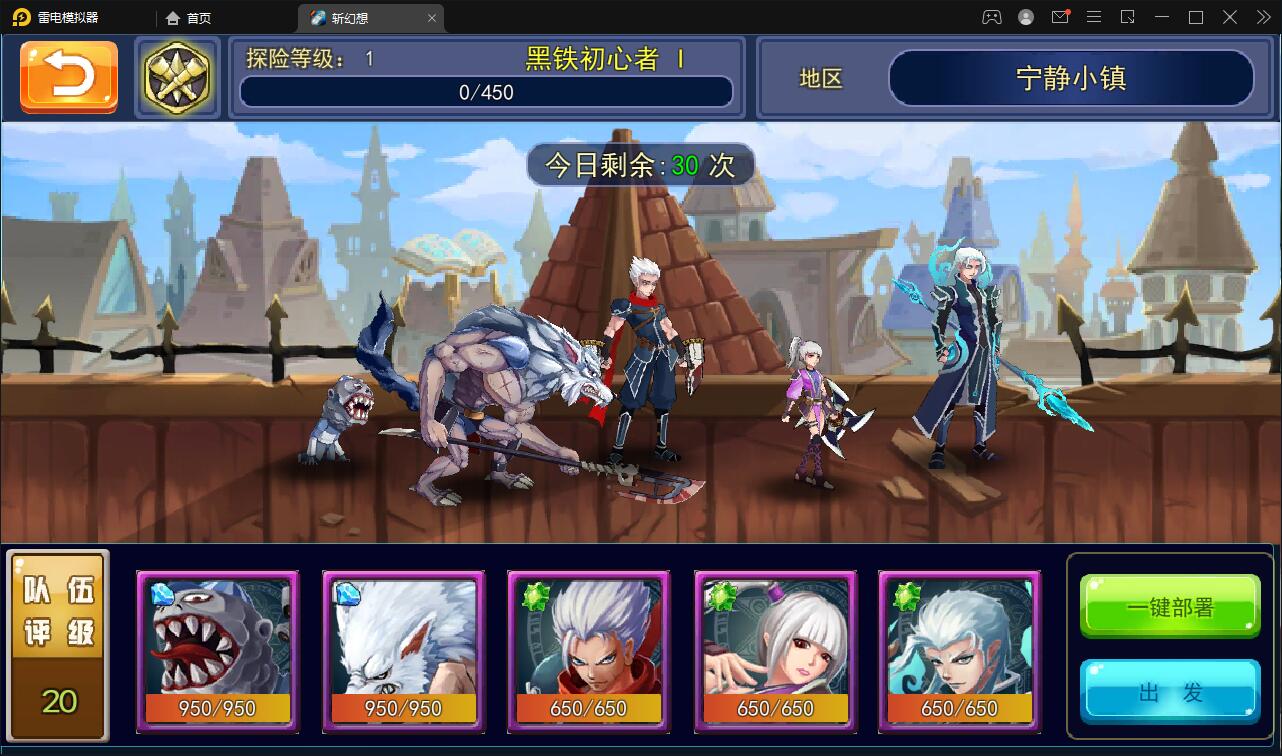Image resolution: width=1282 pixels, height=756 pixels.
Task: Select the werewolf character card thumbnail
Action: [x=403, y=652]
